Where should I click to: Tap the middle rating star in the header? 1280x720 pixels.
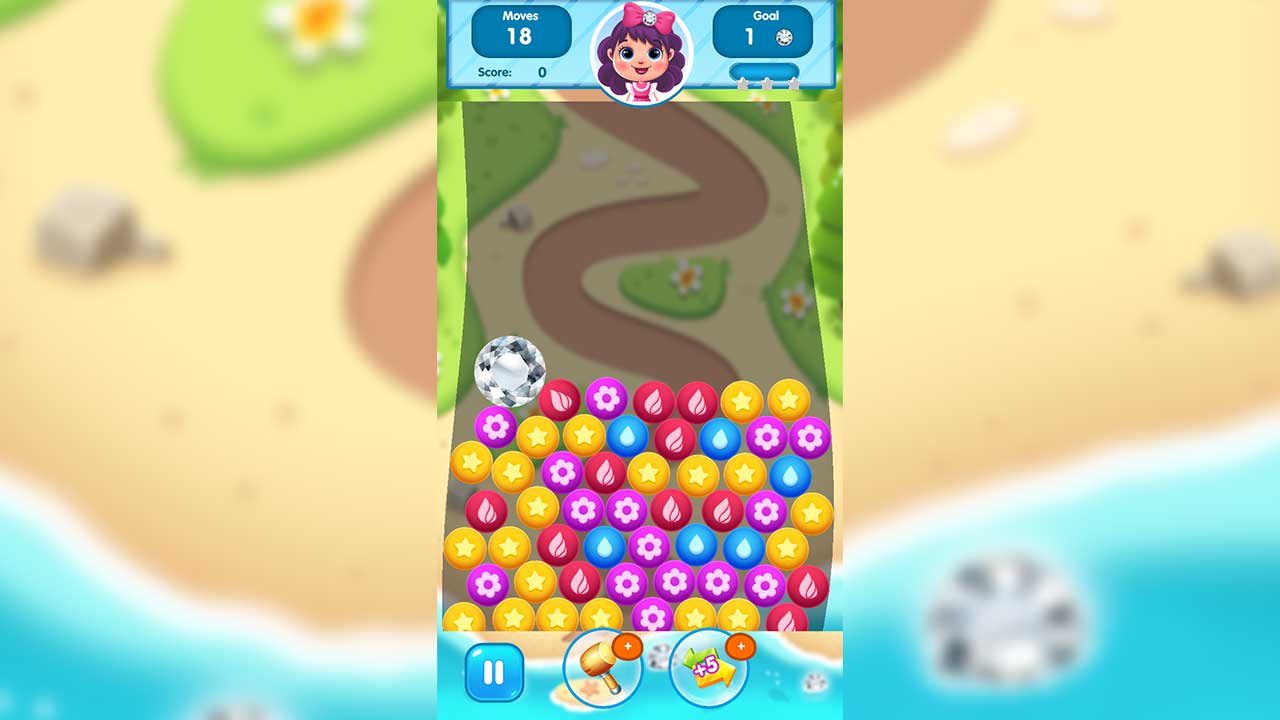click(767, 84)
